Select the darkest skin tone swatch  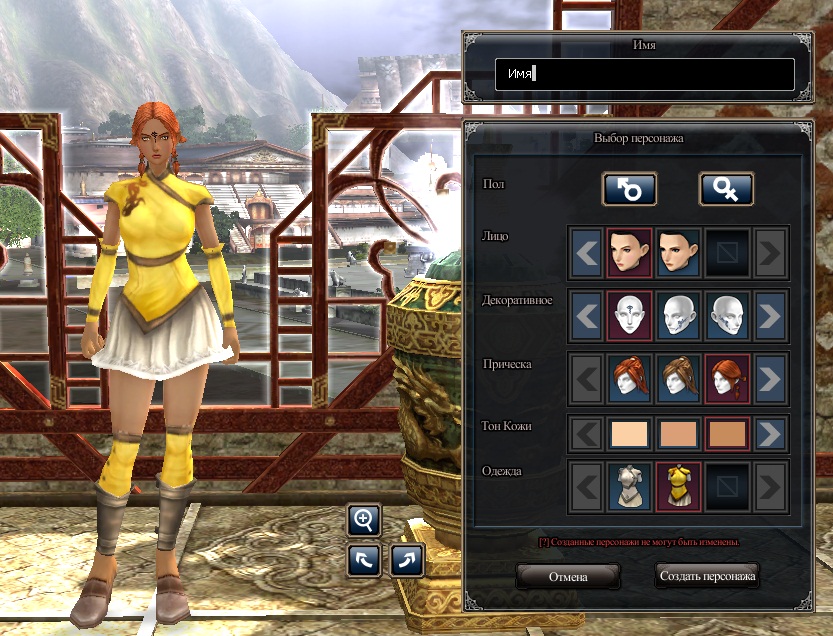pos(727,434)
